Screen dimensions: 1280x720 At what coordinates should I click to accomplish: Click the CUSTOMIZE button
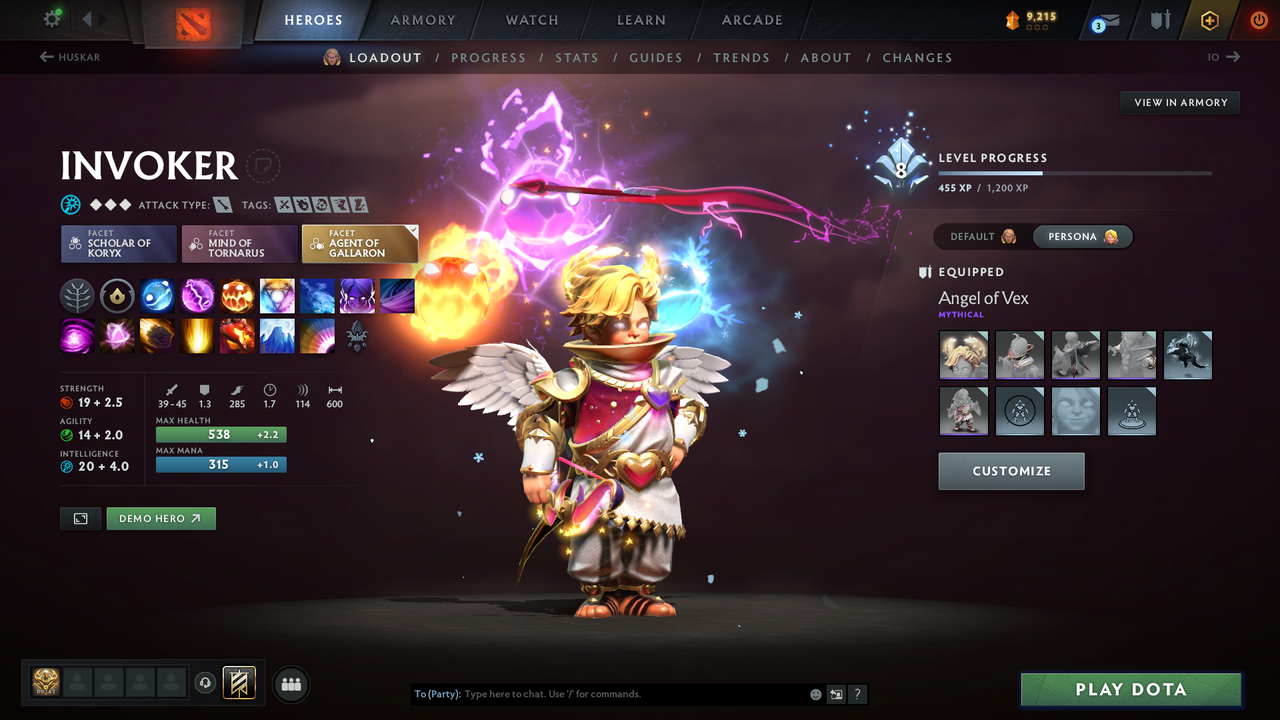pos(1011,471)
